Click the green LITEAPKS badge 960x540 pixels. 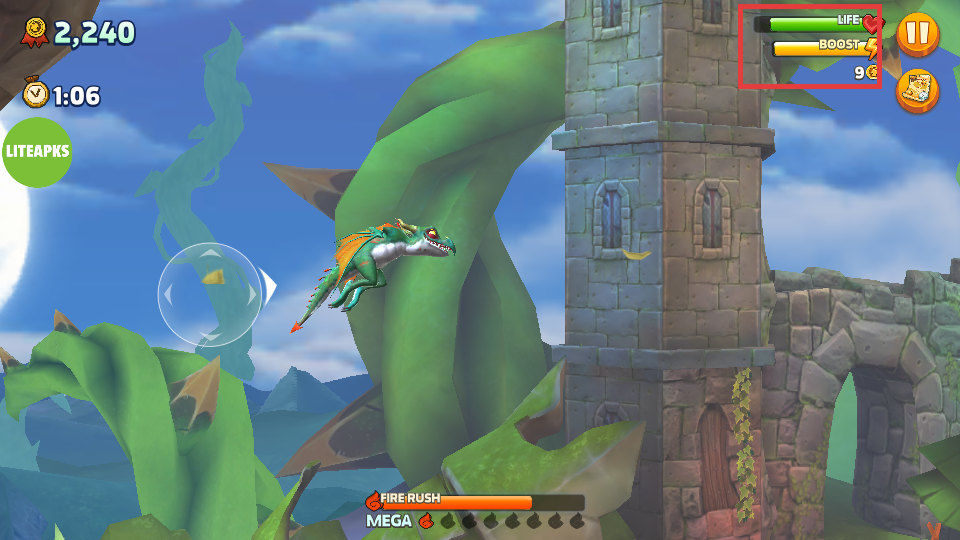(35, 152)
